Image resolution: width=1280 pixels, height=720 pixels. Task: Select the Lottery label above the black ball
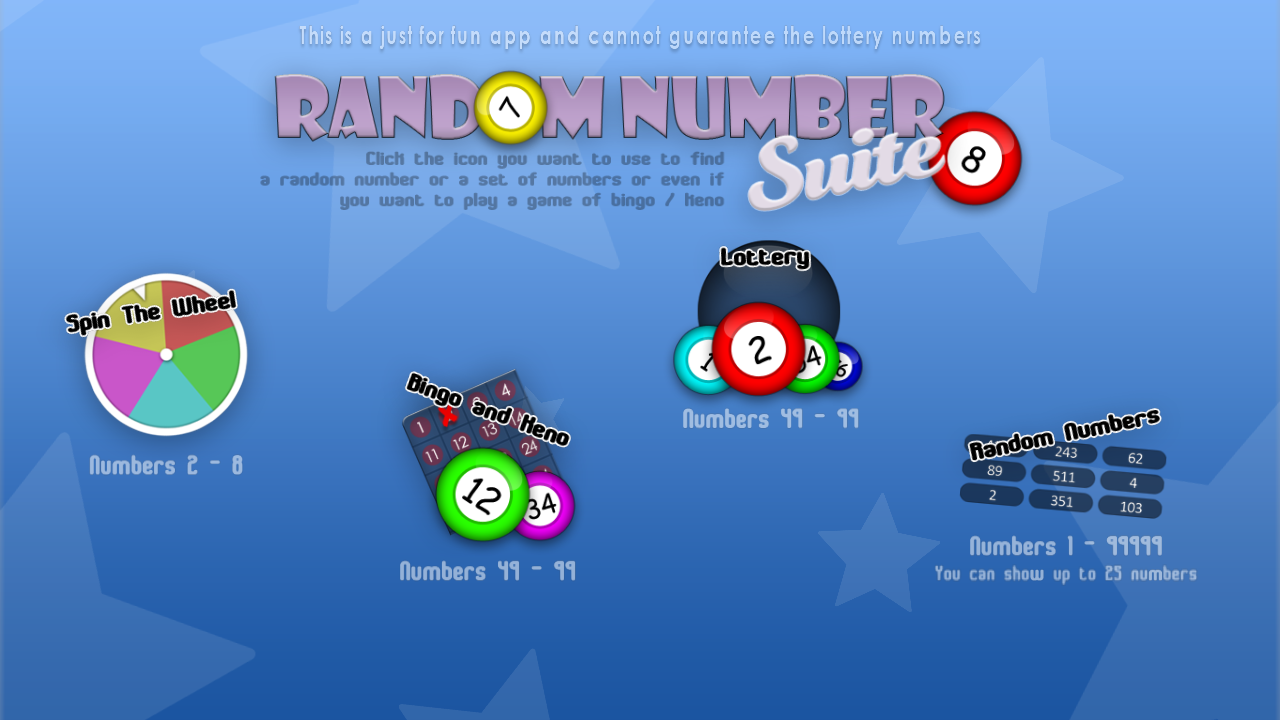point(765,258)
